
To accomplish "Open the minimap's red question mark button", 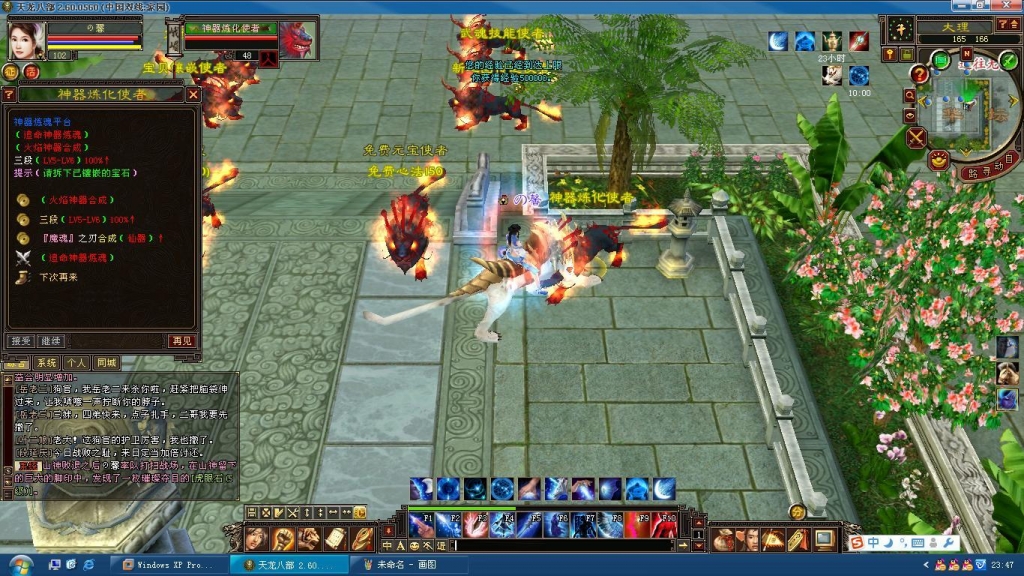I will pos(919,75).
